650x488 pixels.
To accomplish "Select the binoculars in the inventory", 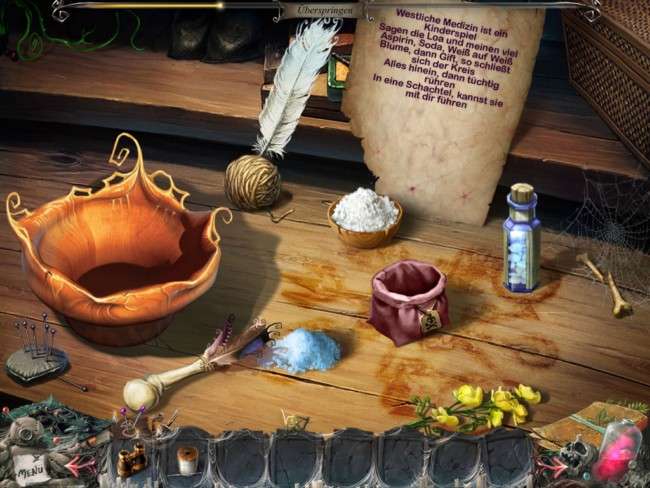I will 131,460.
